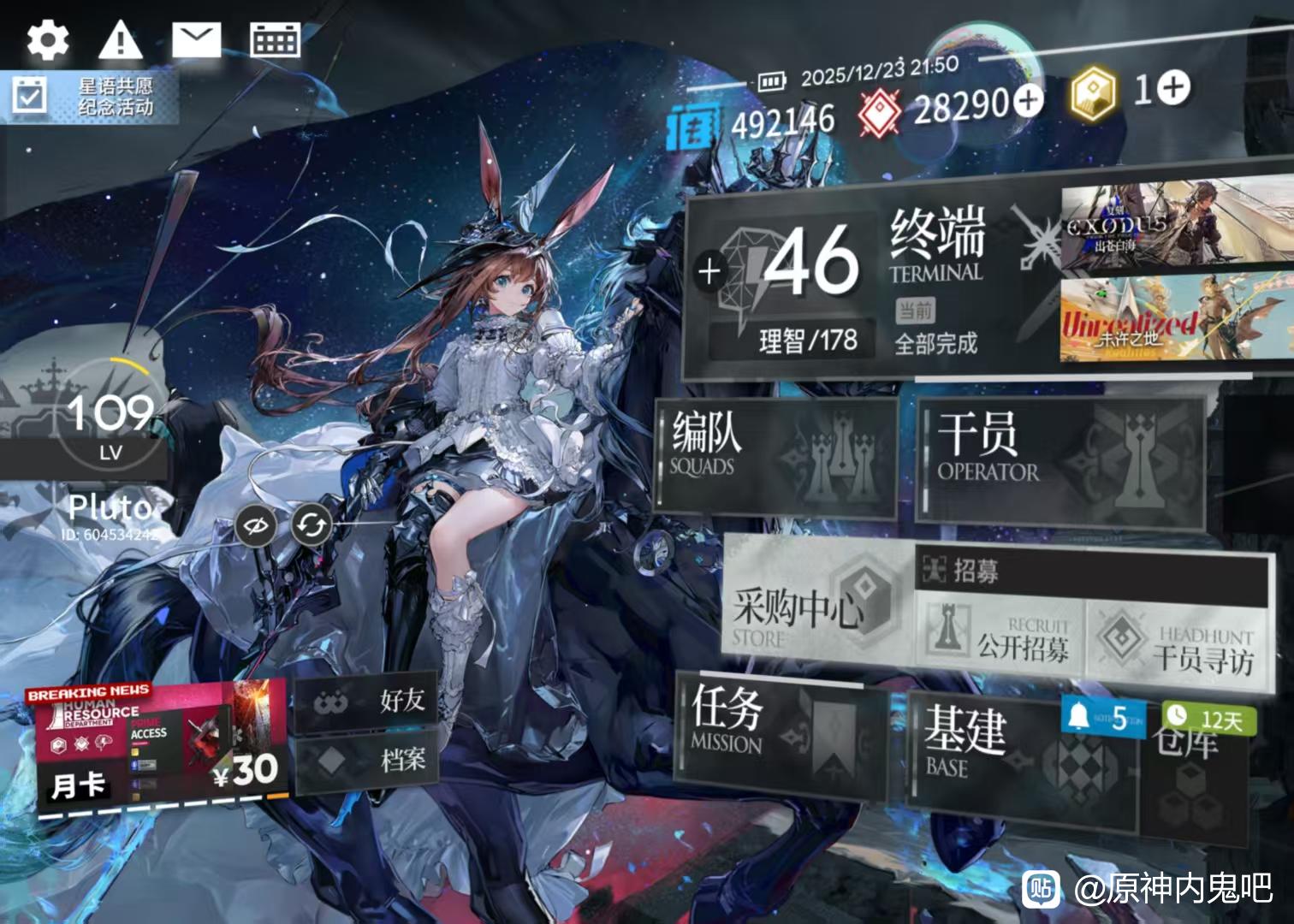Screen dimensions: 1294x924
Task: Add Orundum with the plus button
Action: (1030, 101)
